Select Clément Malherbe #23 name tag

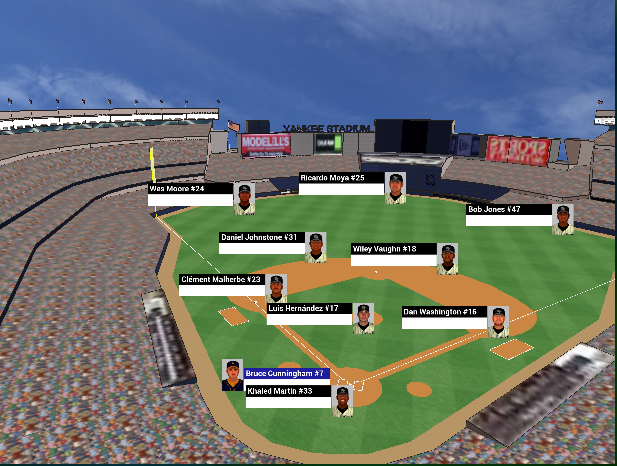point(221,280)
